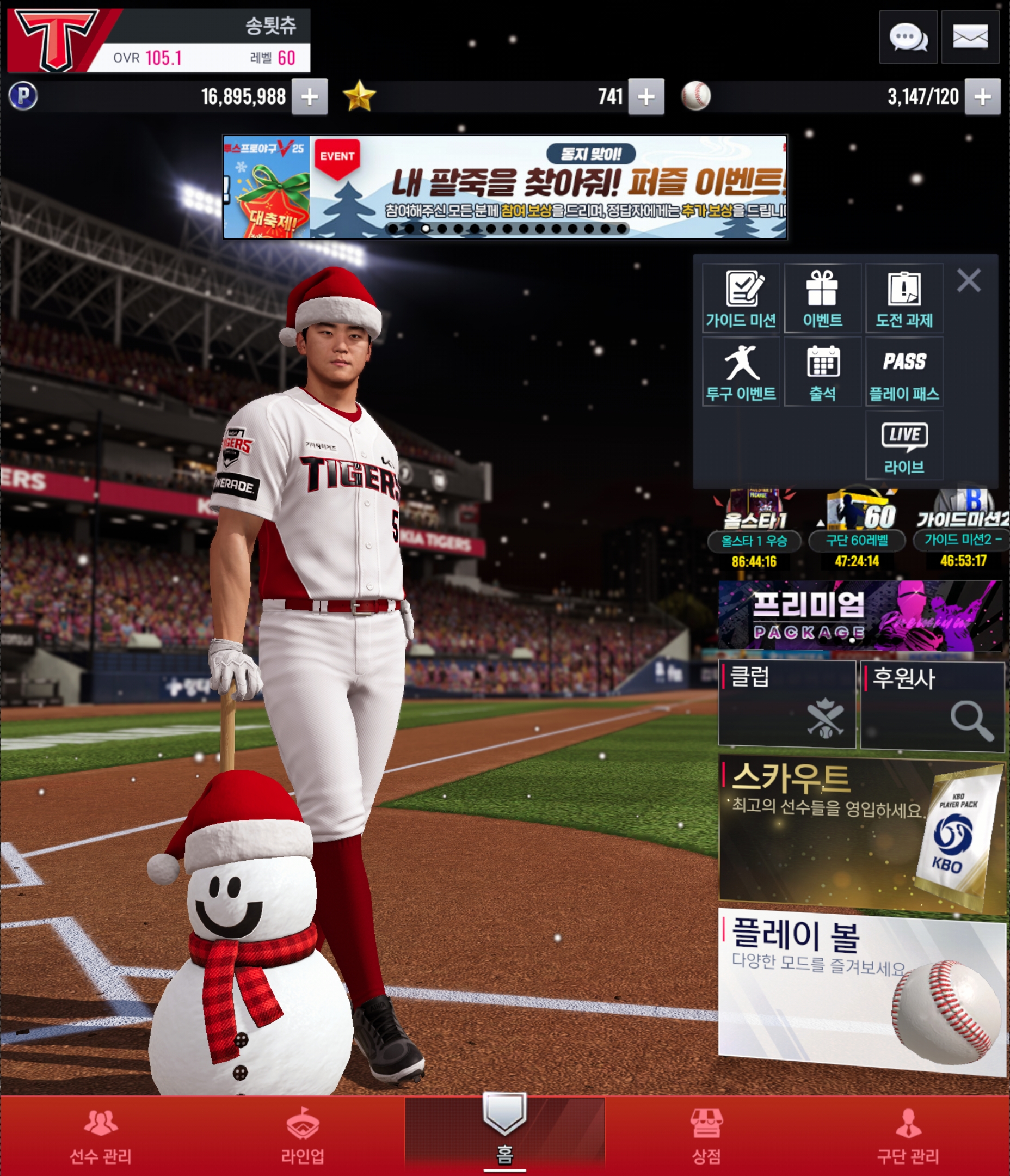Close the quick menu panel
This screenshot has height=1176, width=1010.
click(x=969, y=280)
